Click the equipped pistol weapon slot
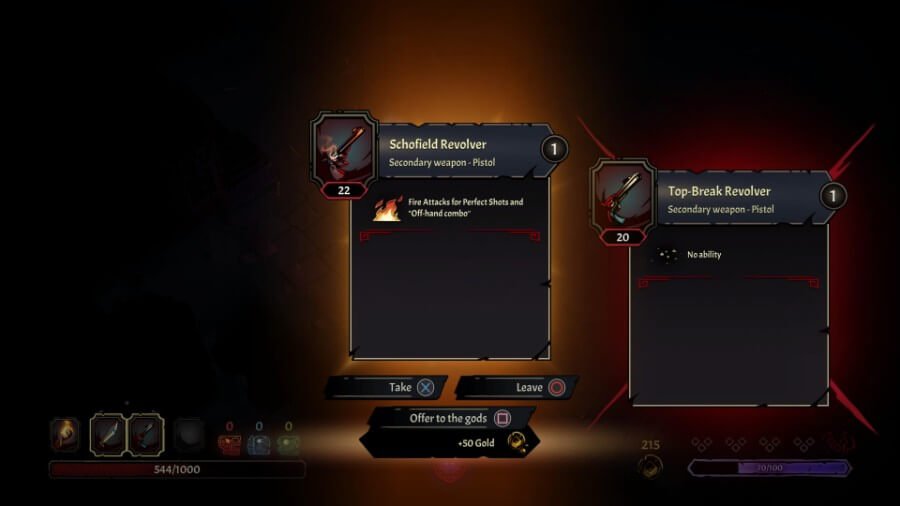The image size is (900, 506). click(146, 434)
